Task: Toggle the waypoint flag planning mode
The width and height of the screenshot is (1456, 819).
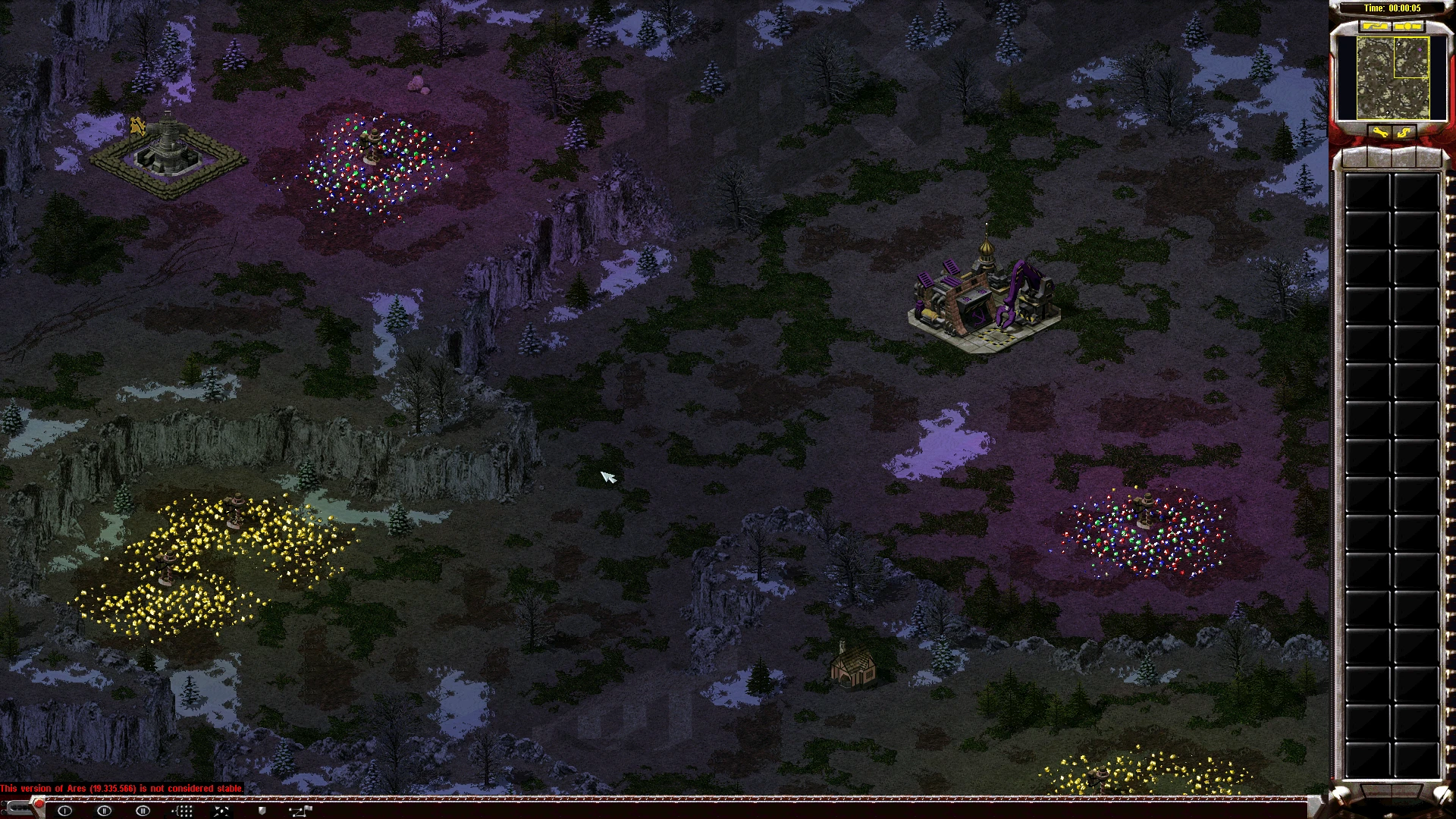Action: click(x=300, y=811)
